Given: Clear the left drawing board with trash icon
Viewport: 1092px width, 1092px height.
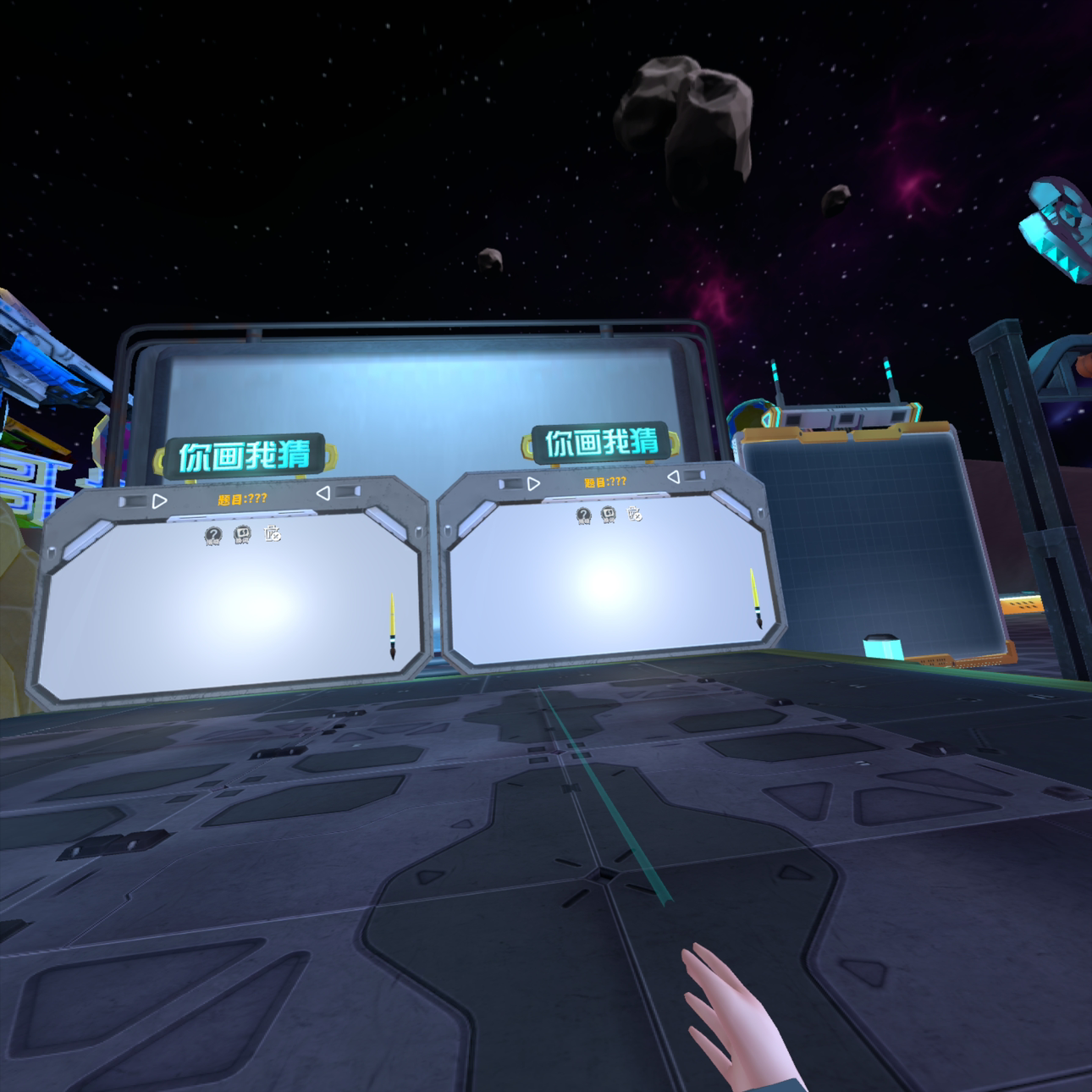Looking at the screenshot, I should [273, 533].
